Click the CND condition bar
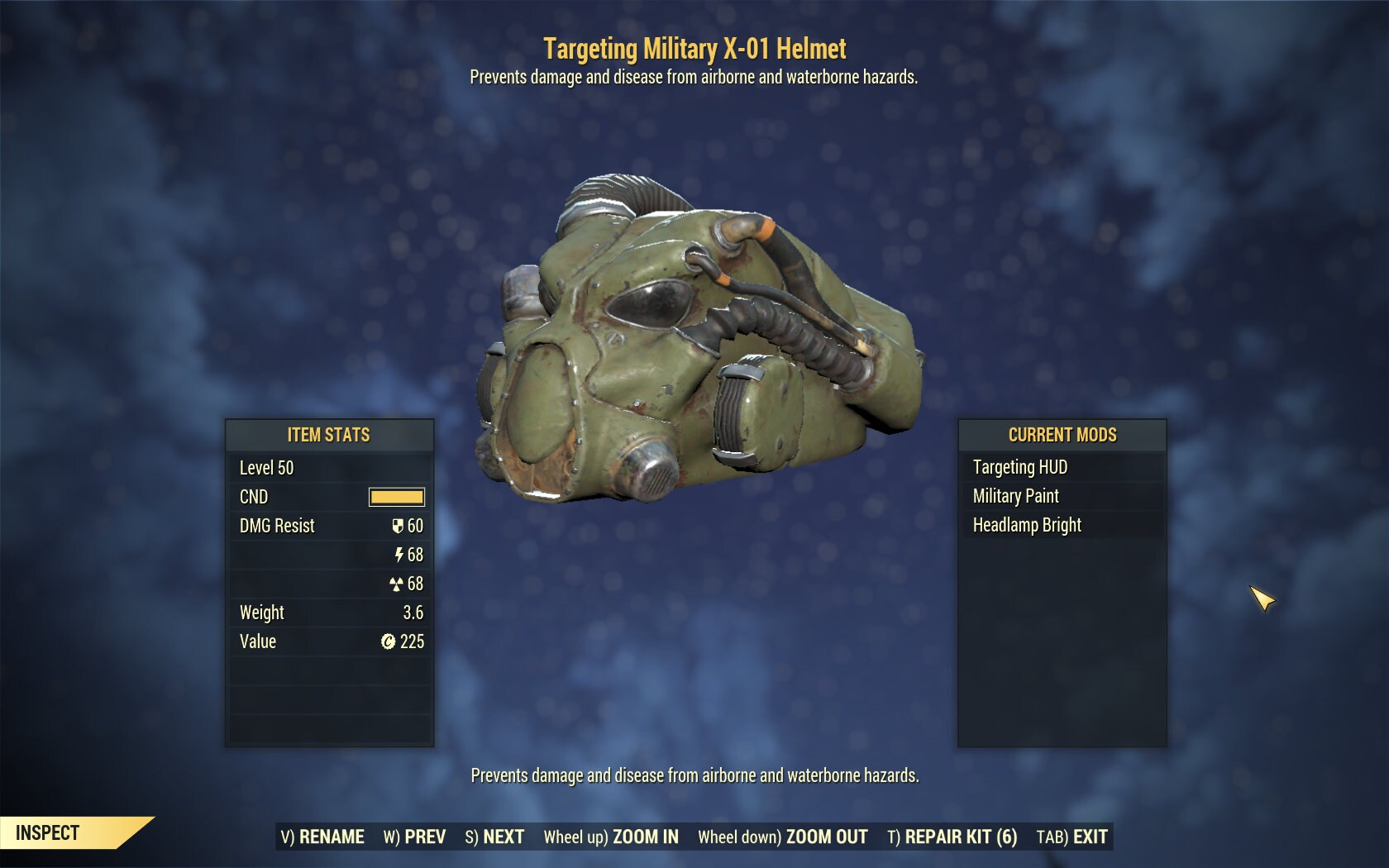The height and width of the screenshot is (868, 1389). tap(395, 497)
